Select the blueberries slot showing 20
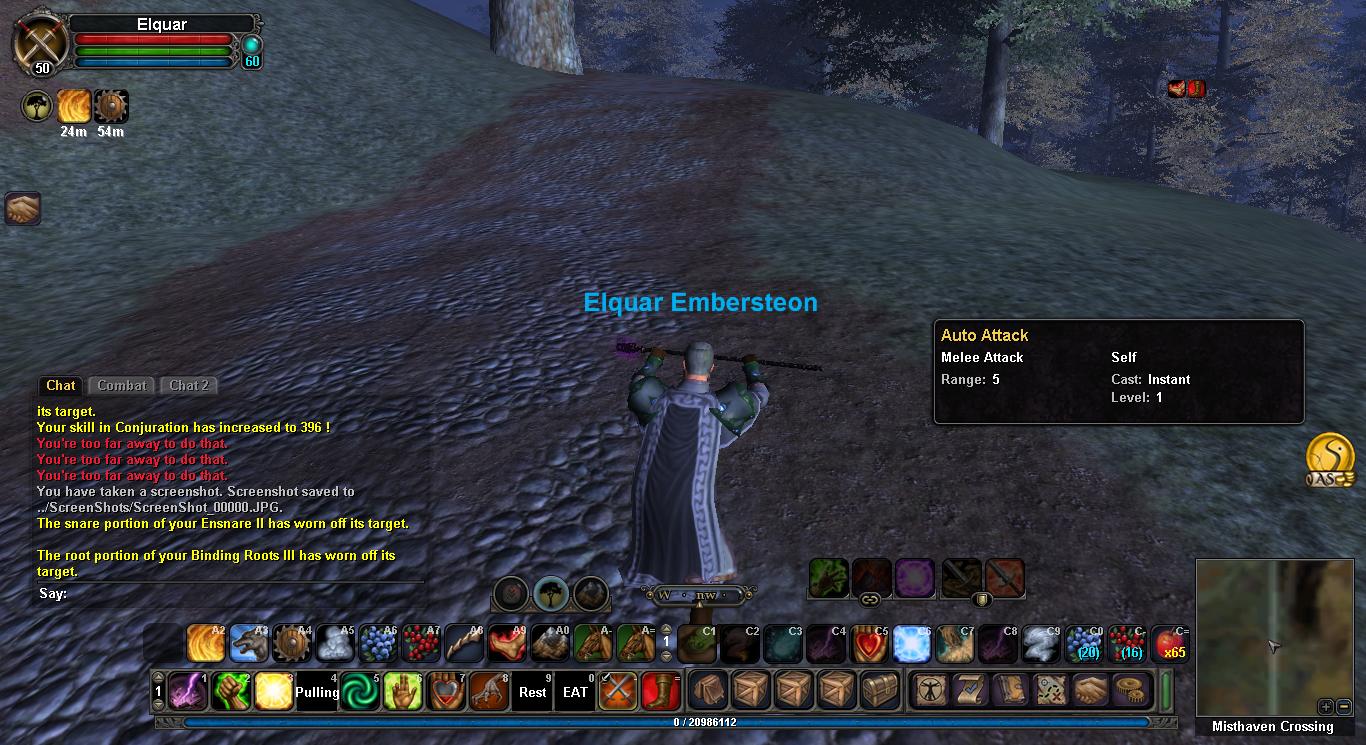 coord(1084,644)
